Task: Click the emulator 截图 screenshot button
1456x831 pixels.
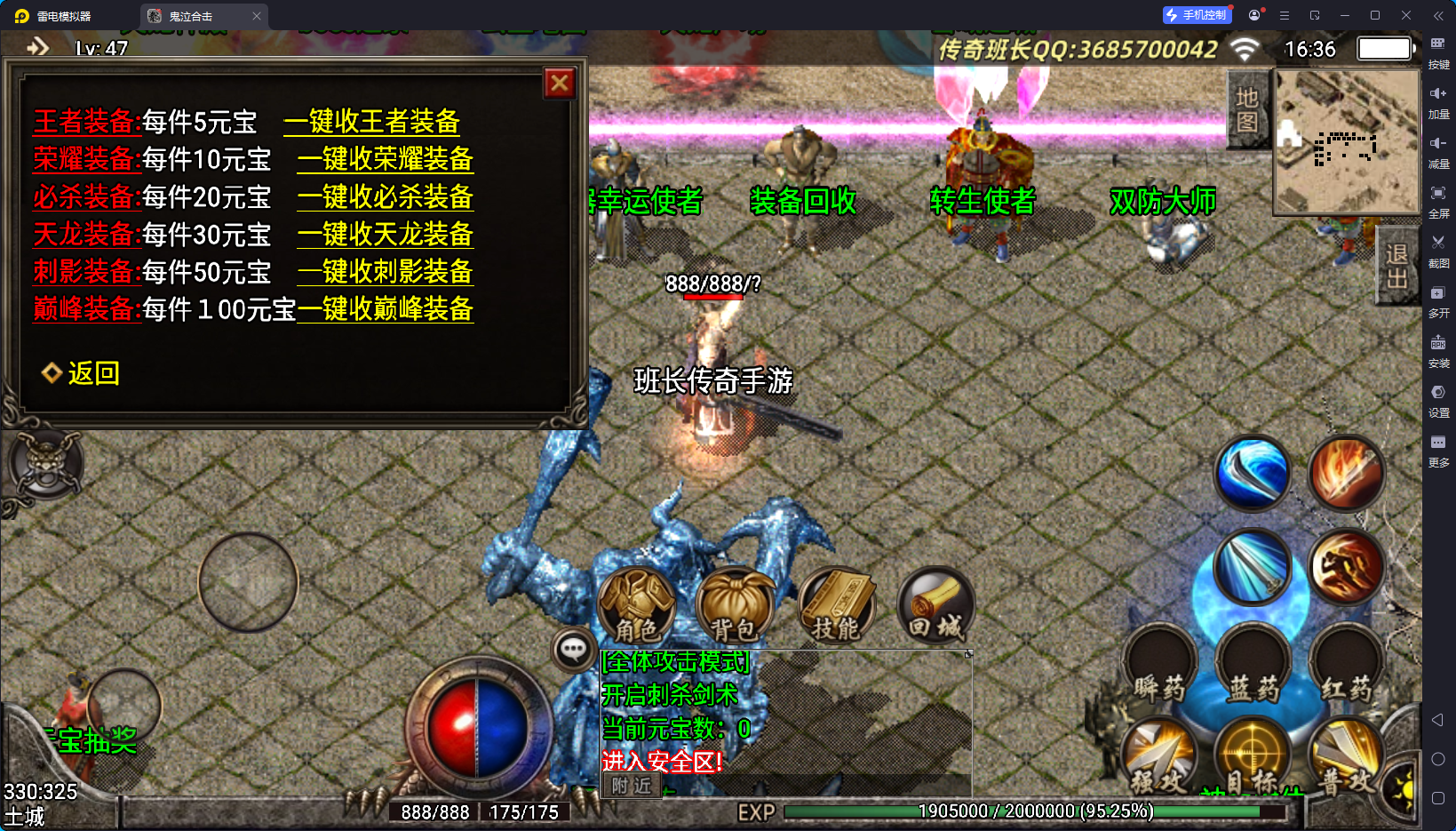Action: 1438,249
